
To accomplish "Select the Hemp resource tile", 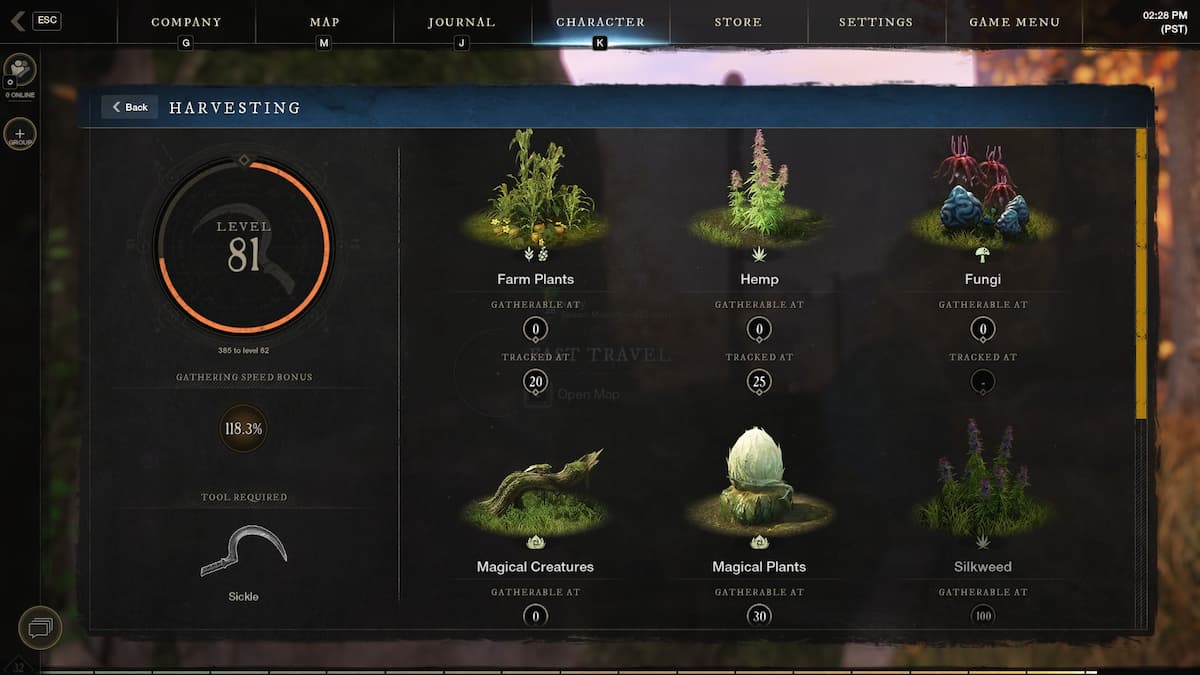I will point(759,200).
